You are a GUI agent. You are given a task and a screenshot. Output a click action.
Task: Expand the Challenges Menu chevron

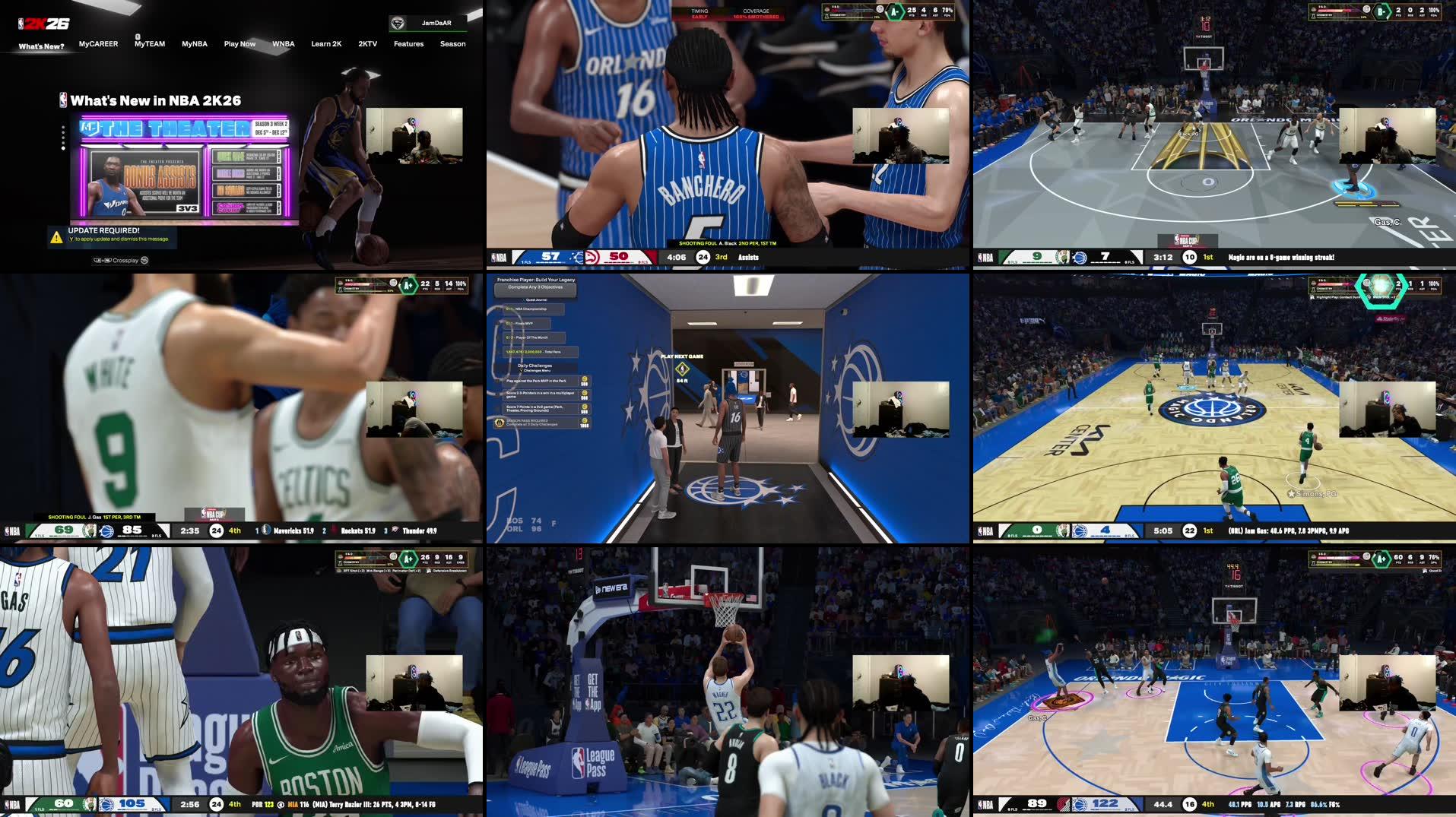coord(521,370)
